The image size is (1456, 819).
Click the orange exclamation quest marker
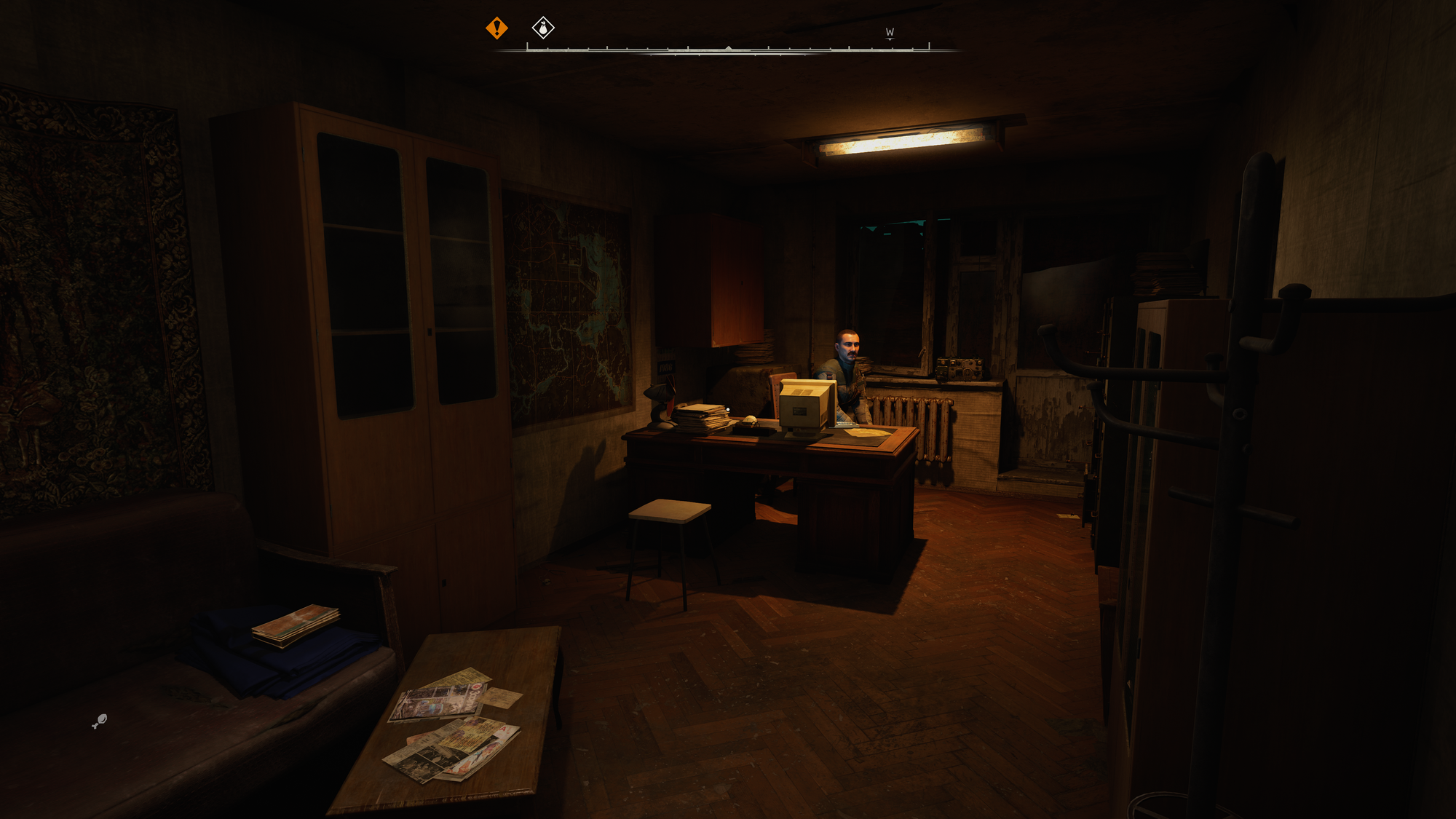tap(496, 28)
